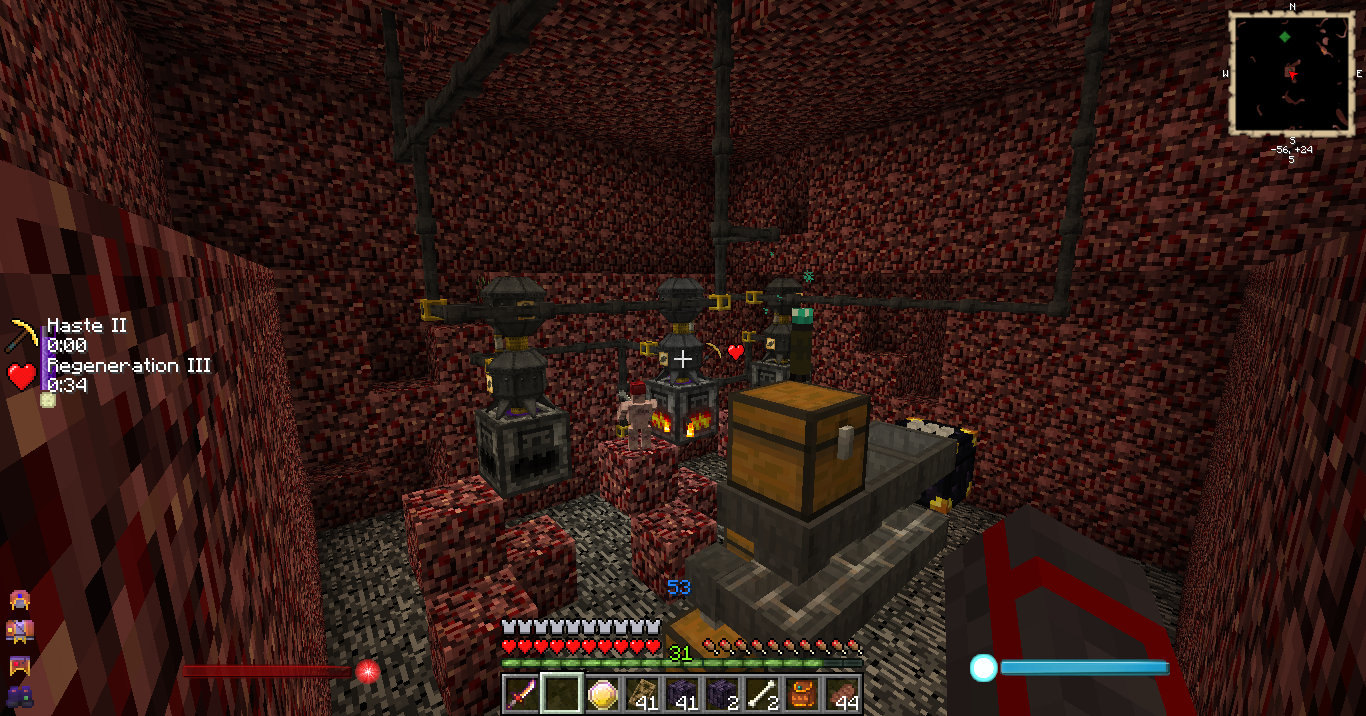
Task: Click the Regeneration III heart effect icon
Action: click(22, 376)
